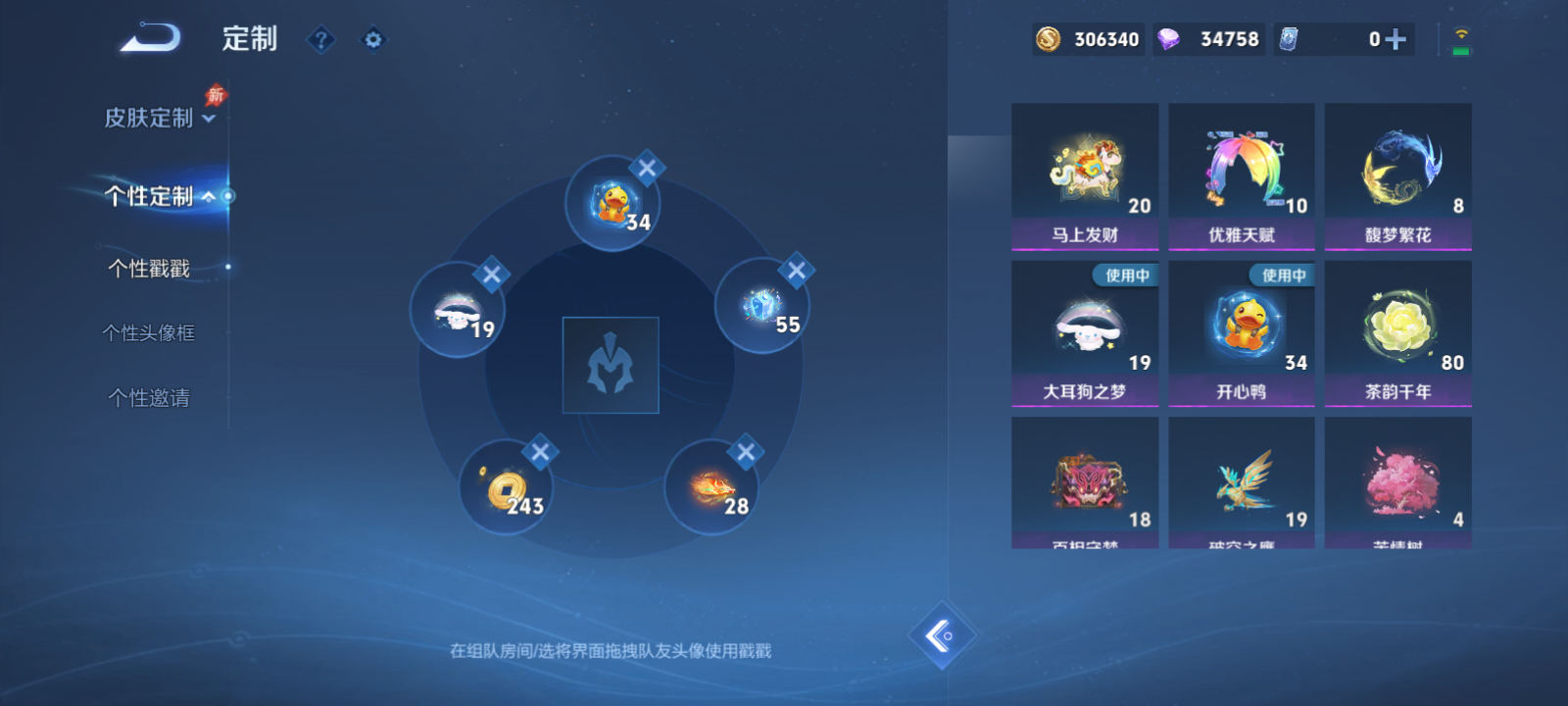Open the help question mark icon
Screen dimensions: 1568x706
(x=321, y=40)
